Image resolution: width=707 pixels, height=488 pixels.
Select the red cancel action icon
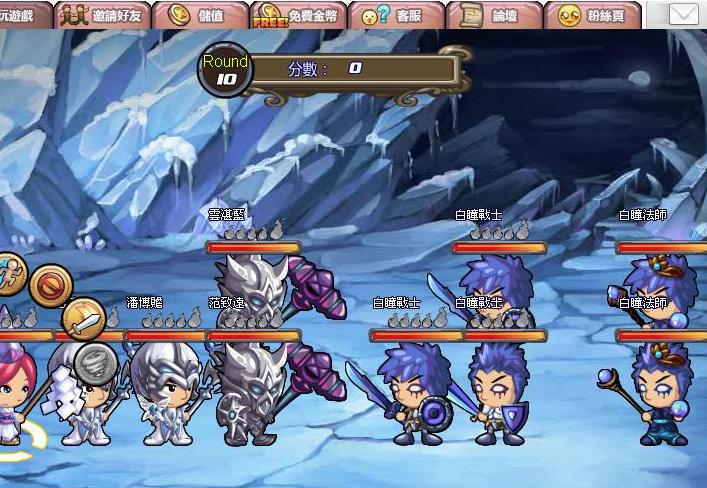click(x=48, y=286)
